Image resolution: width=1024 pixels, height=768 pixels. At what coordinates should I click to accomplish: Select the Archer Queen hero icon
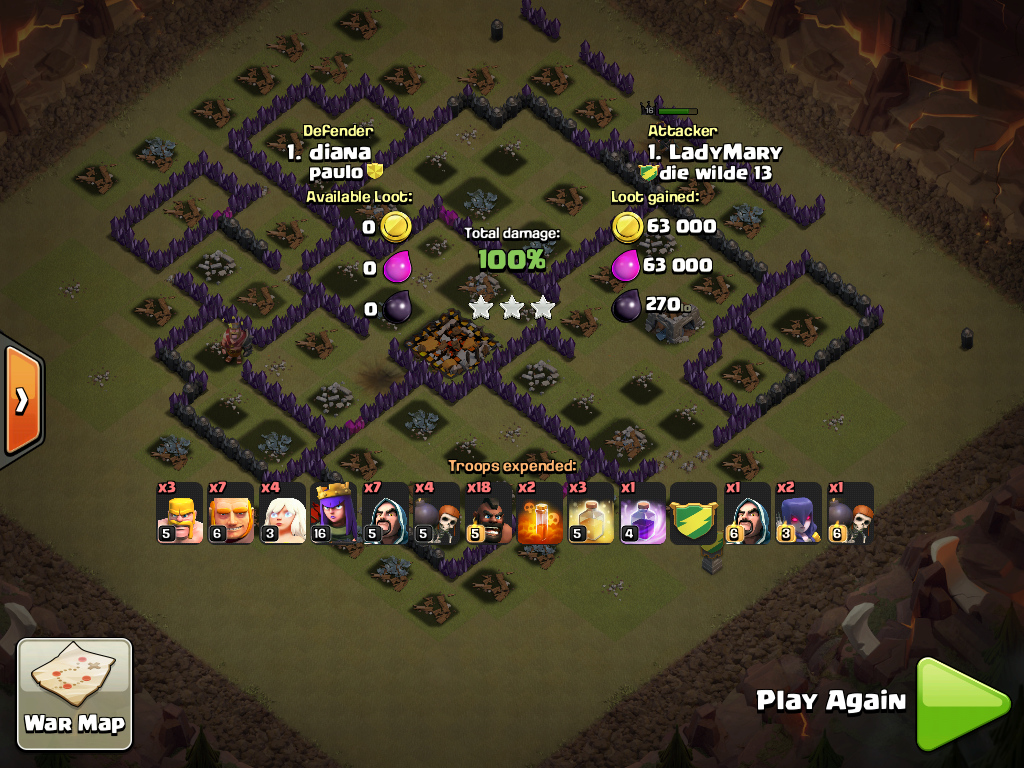point(334,514)
